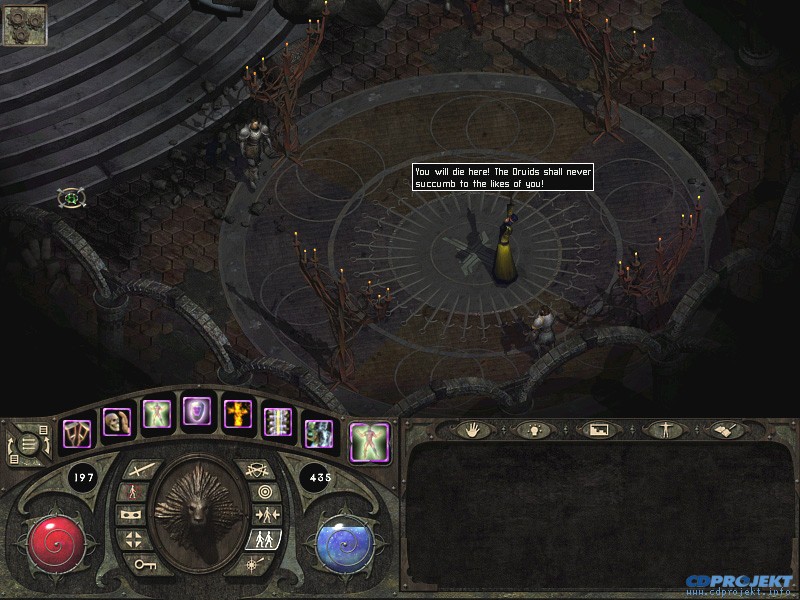Toggle the two walking figures button
The width and height of the screenshot is (800, 600).
(x=262, y=540)
